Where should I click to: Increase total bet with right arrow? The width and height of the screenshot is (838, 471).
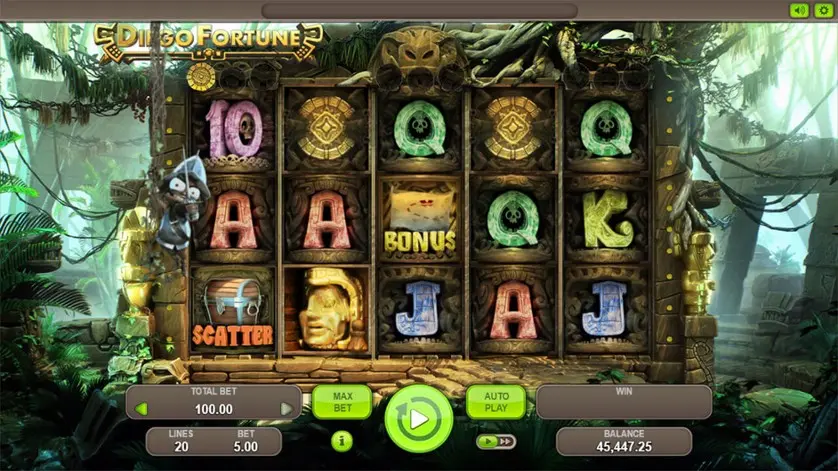pos(286,409)
